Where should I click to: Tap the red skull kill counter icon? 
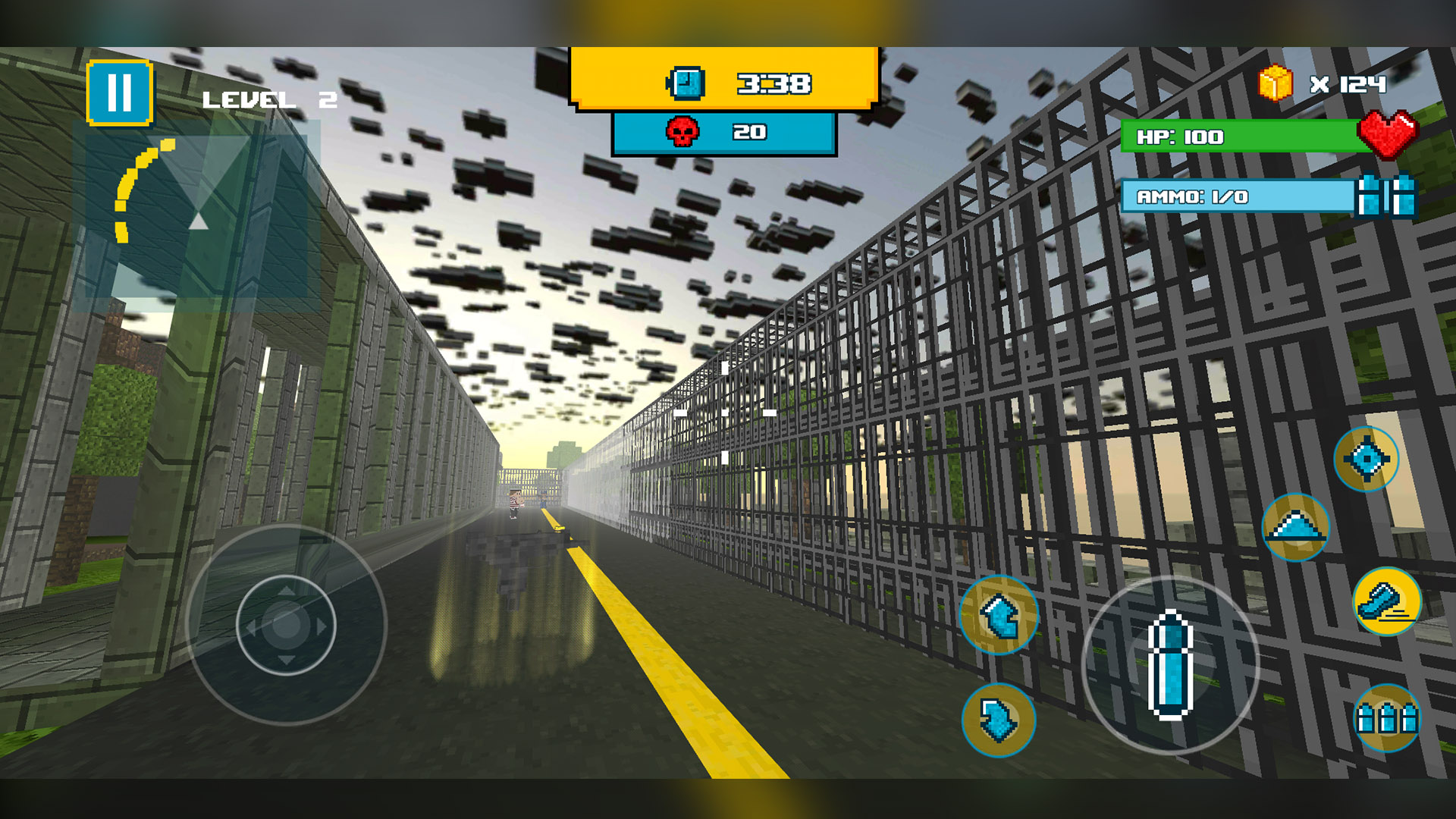coord(682,130)
